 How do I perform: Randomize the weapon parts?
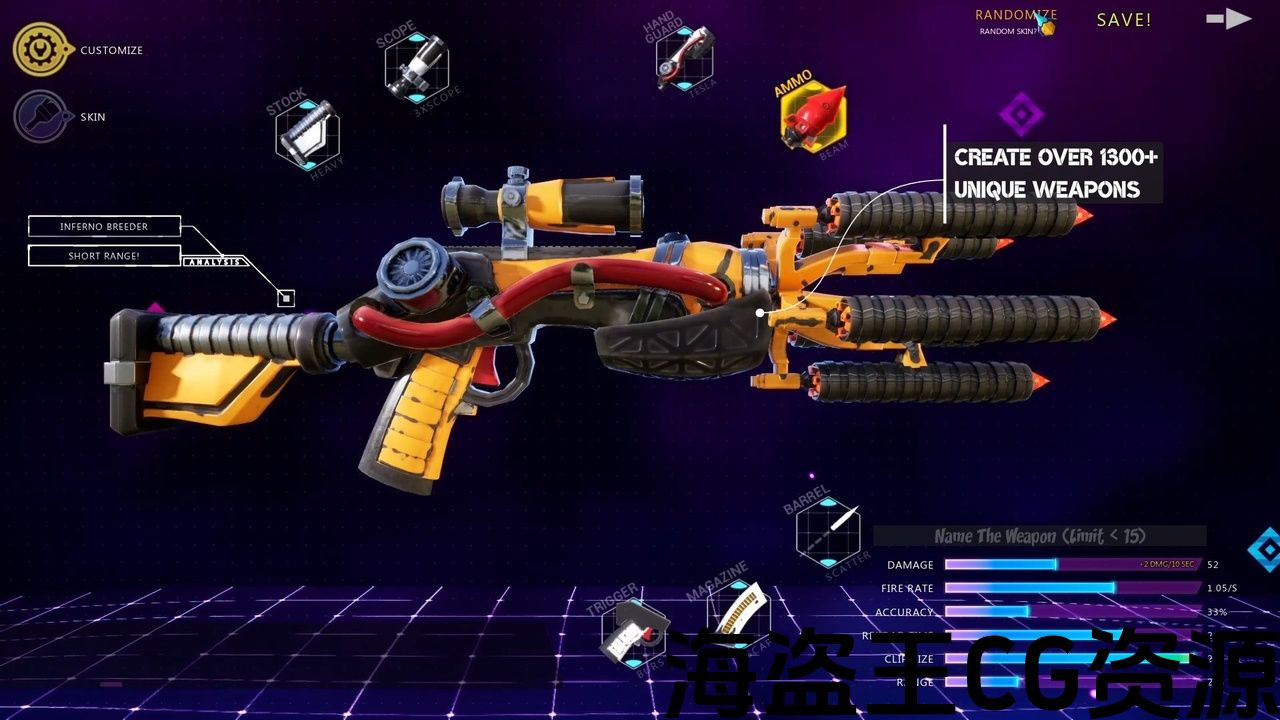(1016, 15)
